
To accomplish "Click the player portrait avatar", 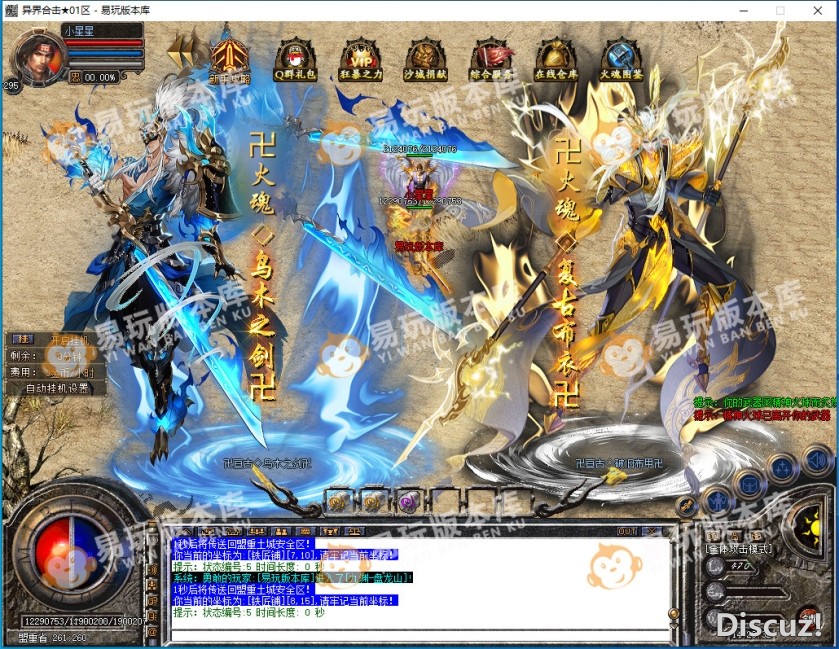I will (31, 58).
